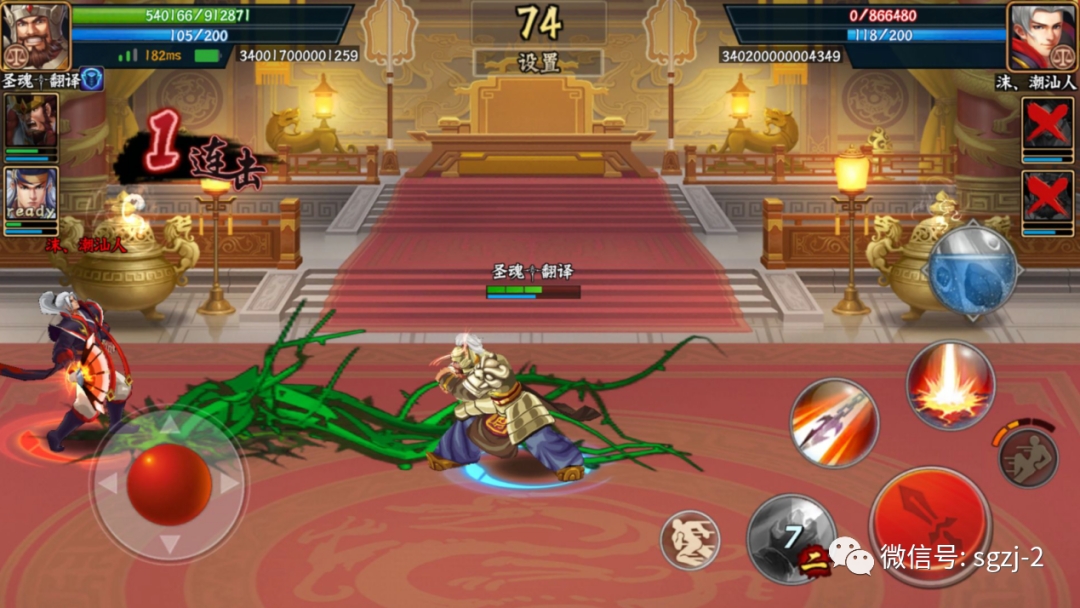
Task: Trigger the blue ice rock skill
Action: (x=972, y=270)
